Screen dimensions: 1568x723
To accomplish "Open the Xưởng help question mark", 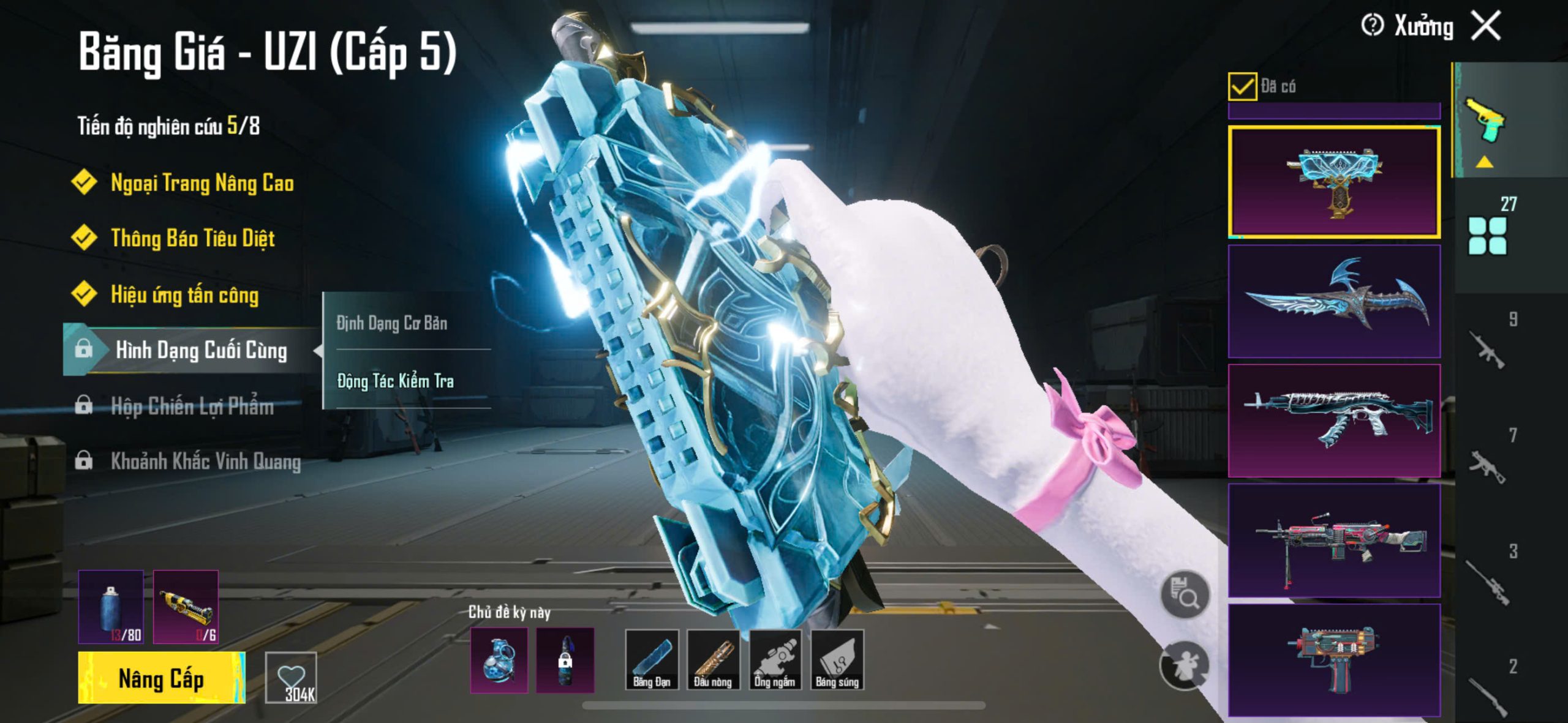I will (x=1372, y=26).
